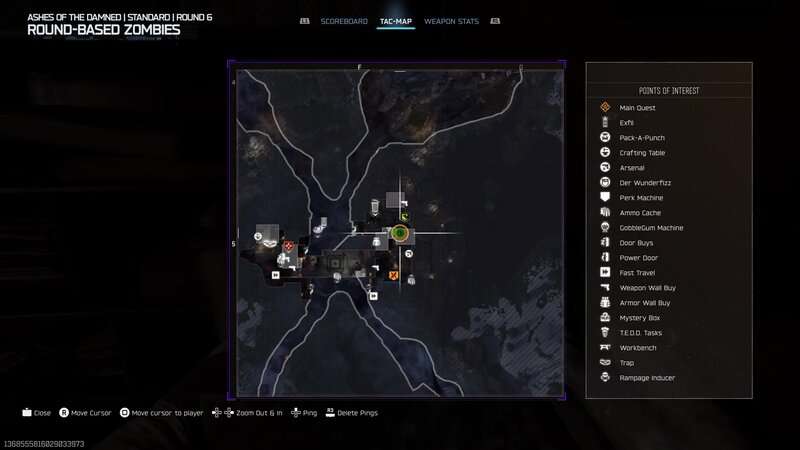
Task: Click the green player marker on the map
Action: (x=400, y=234)
